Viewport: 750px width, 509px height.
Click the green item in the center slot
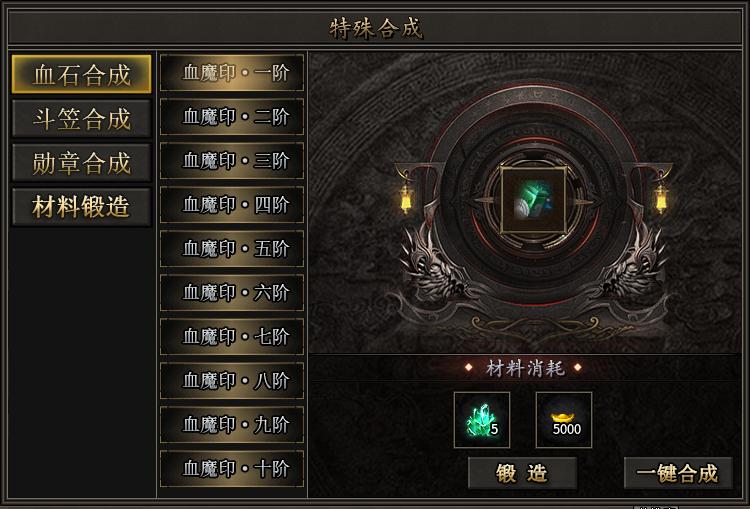531,201
